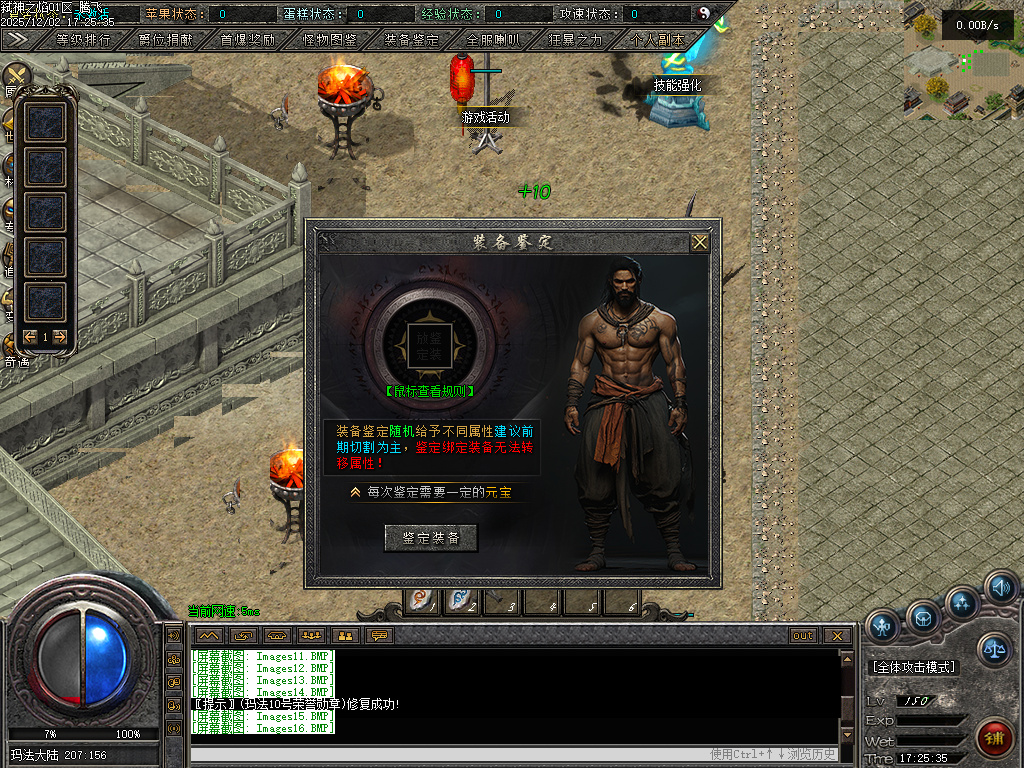Close the 装备鉴定 dialog window
The width and height of the screenshot is (1024, 768).
point(700,242)
